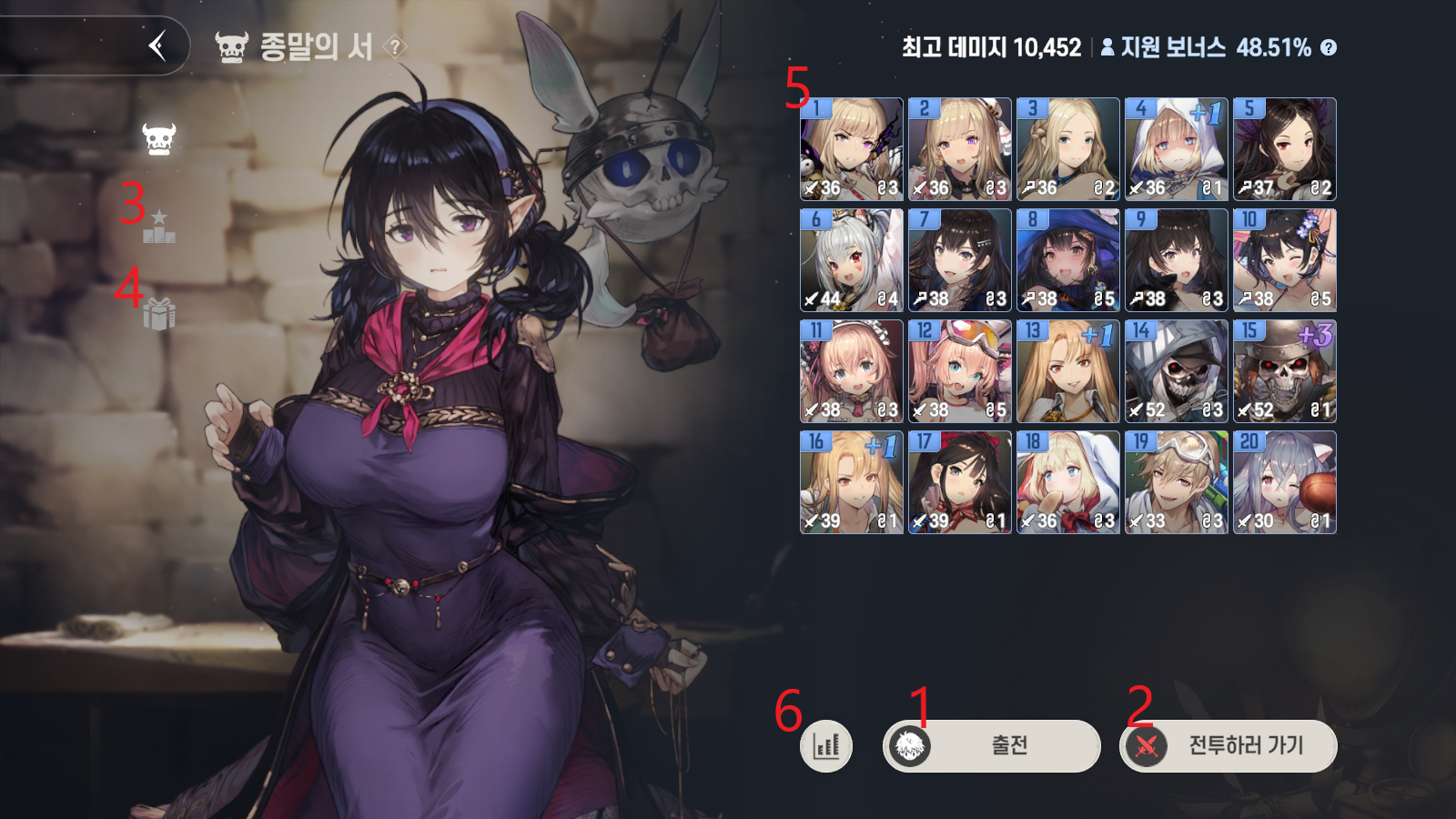Choose the skull character in slot 15
Image resolution: width=1456 pixels, height=819 pixels.
pyautogui.click(x=1284, y=371)
